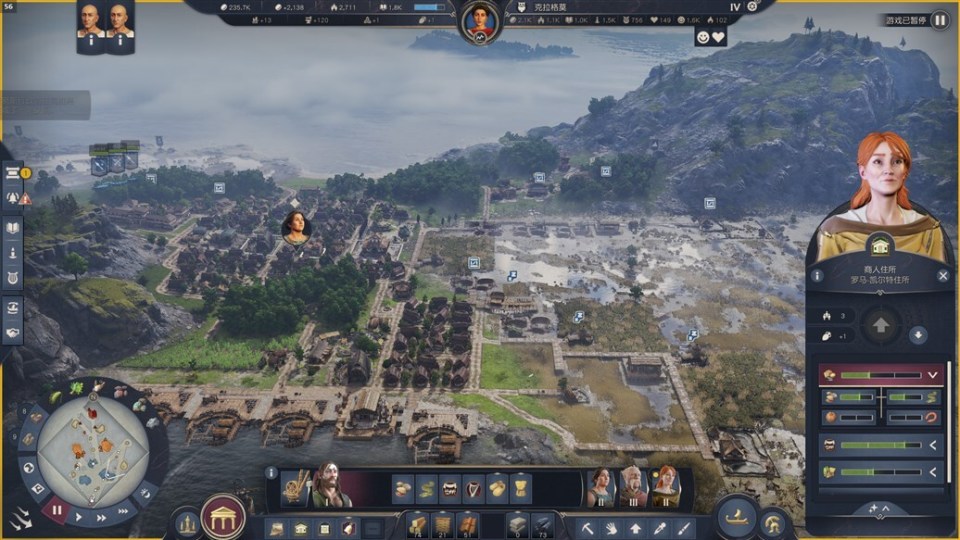Open the governor portrait at top center
The width and height of the screenshot is (960, 540).
coord(480,21)
